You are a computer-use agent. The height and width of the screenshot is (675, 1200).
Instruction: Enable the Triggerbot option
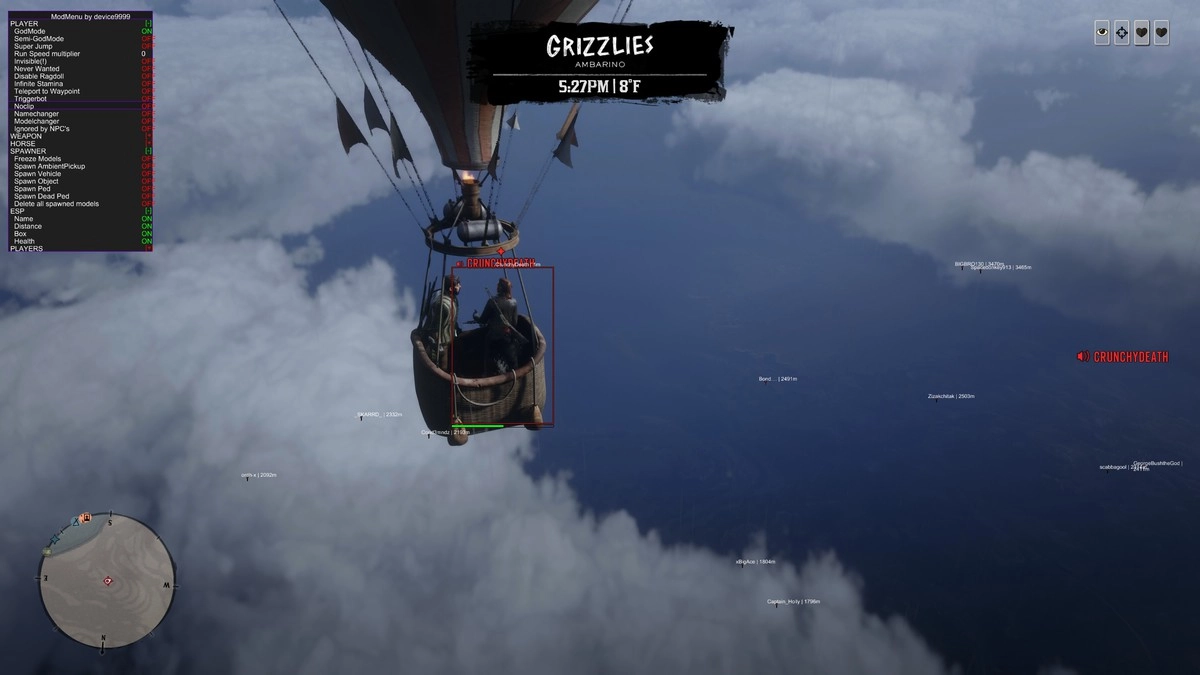click(x=31, y=99)
